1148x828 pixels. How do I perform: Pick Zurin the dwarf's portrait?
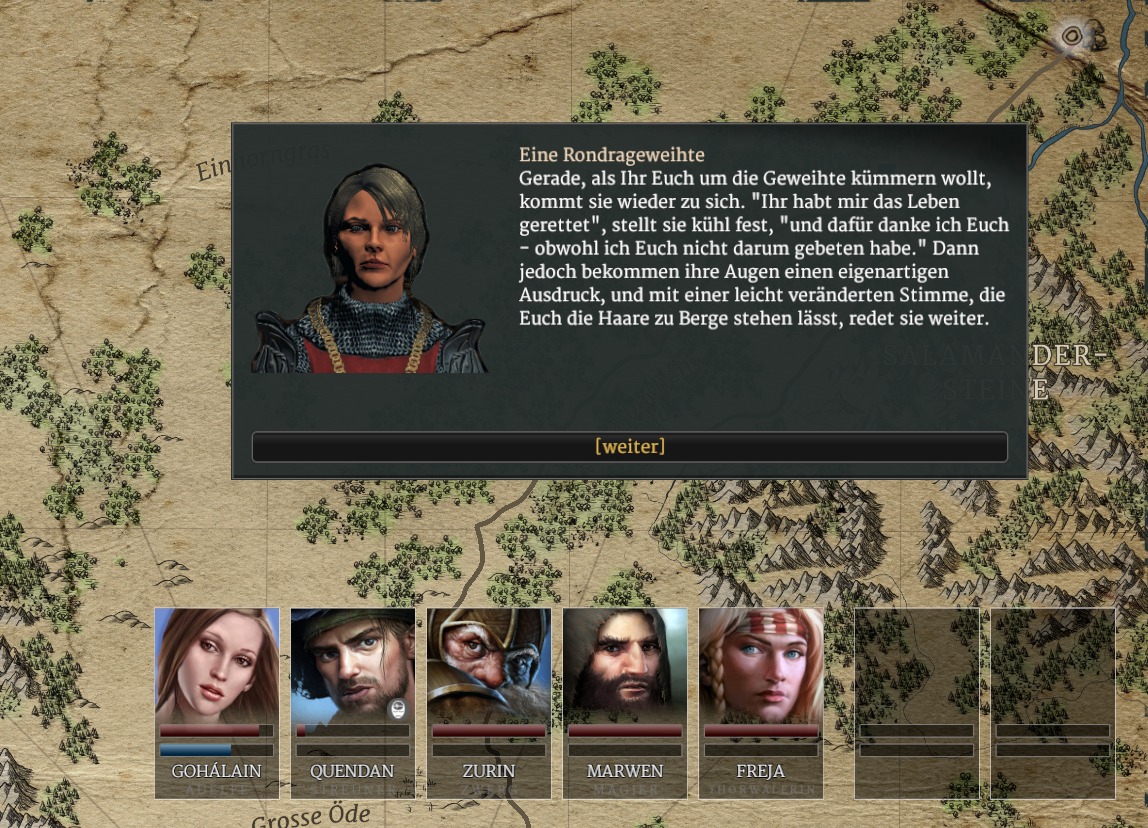489,666
